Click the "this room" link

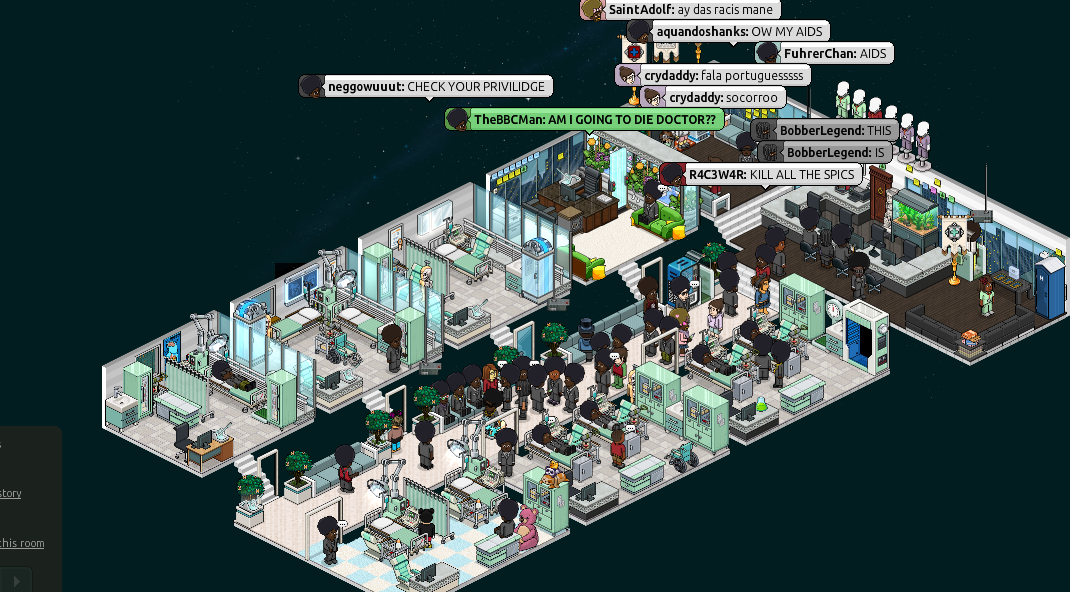[22, 543]
